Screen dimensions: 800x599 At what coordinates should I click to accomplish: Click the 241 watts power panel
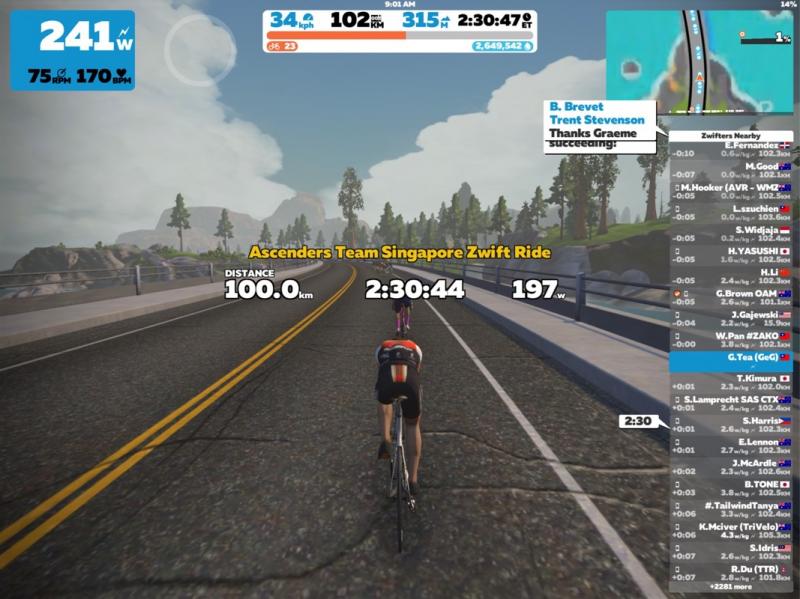(72, 50)
